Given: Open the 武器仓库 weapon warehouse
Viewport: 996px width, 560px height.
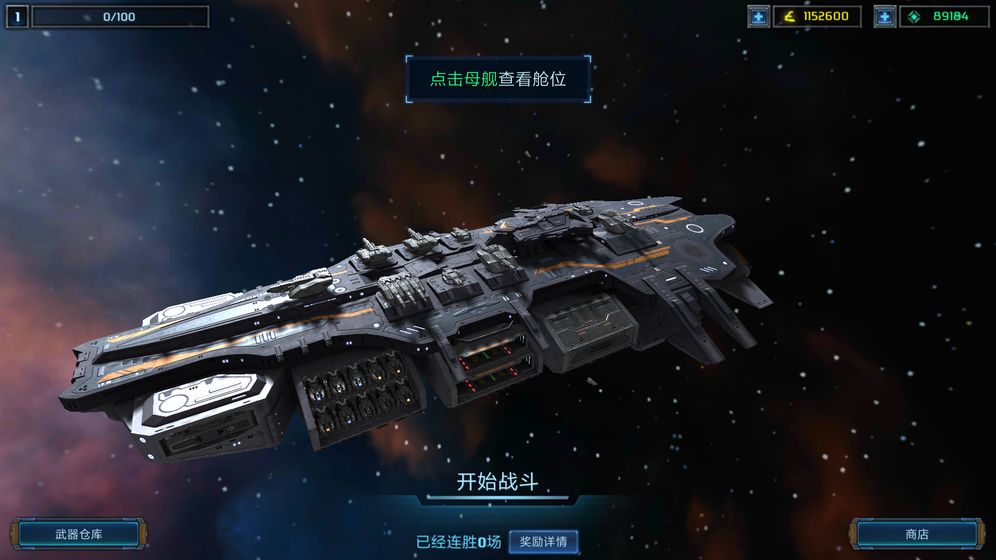Looking at the screenshot, I should click(79, 534).
